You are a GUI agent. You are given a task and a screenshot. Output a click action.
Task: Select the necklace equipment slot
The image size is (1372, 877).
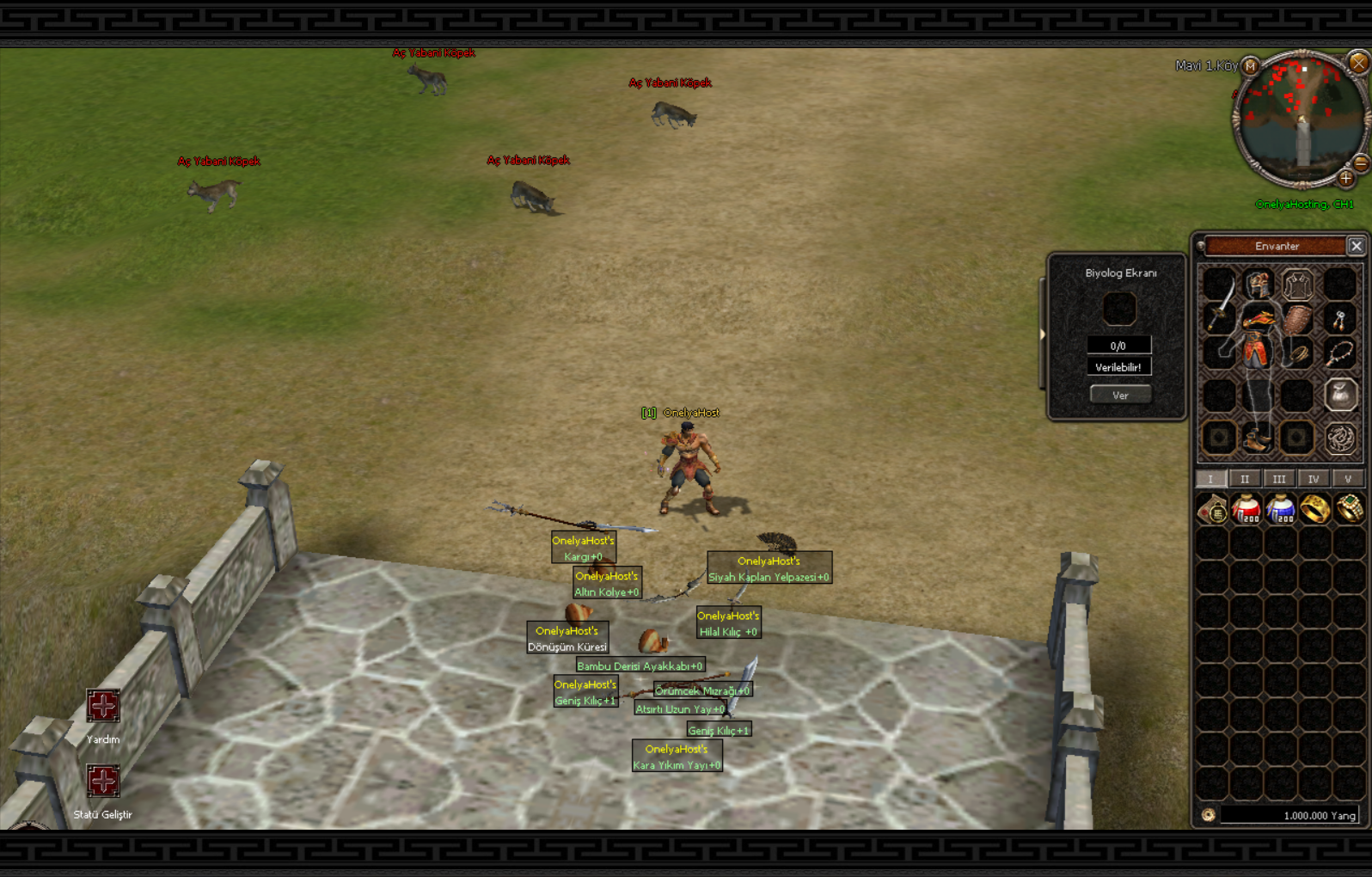[1339, 354]
